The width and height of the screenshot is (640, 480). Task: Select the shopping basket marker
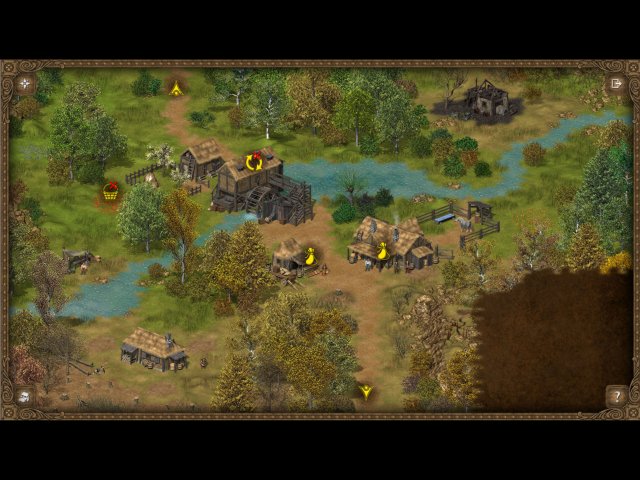110,191
